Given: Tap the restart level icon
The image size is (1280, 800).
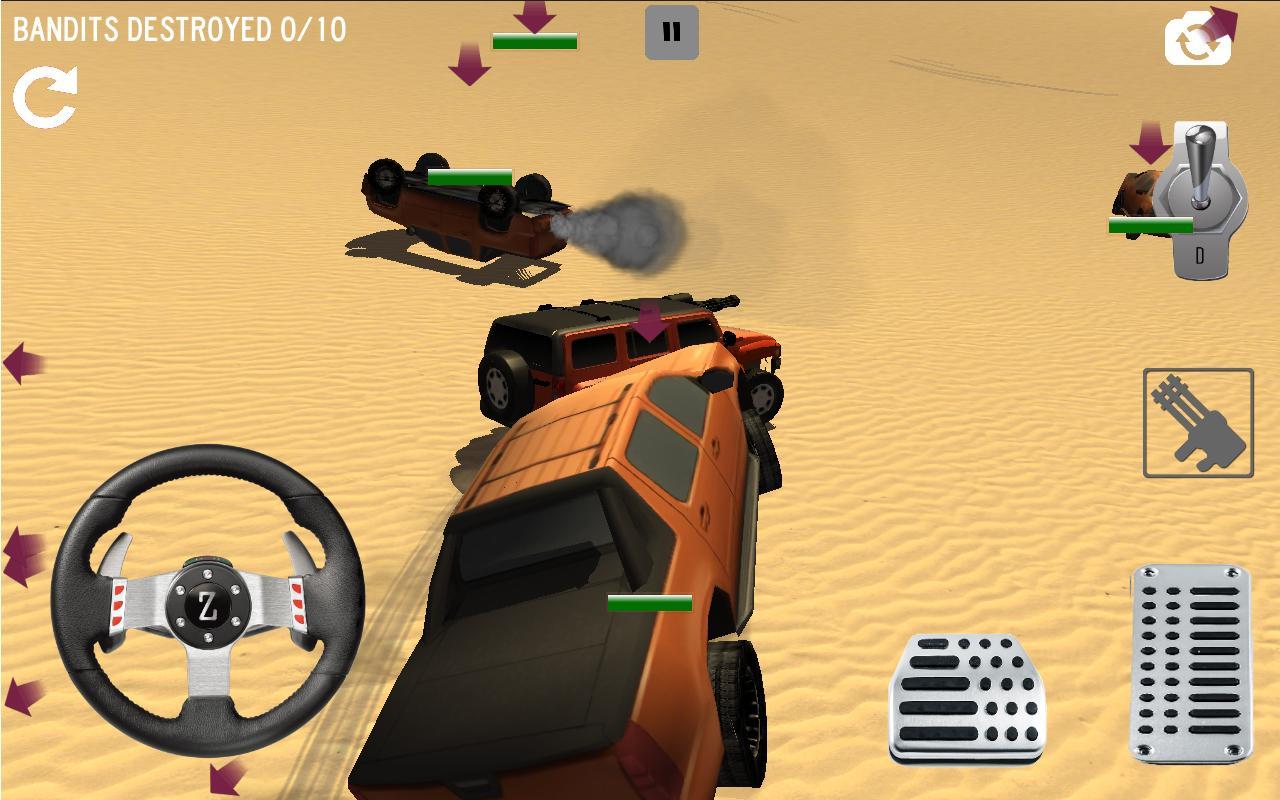Looking at the screenshot, I should pyautogui.click(x=44, y=95).
